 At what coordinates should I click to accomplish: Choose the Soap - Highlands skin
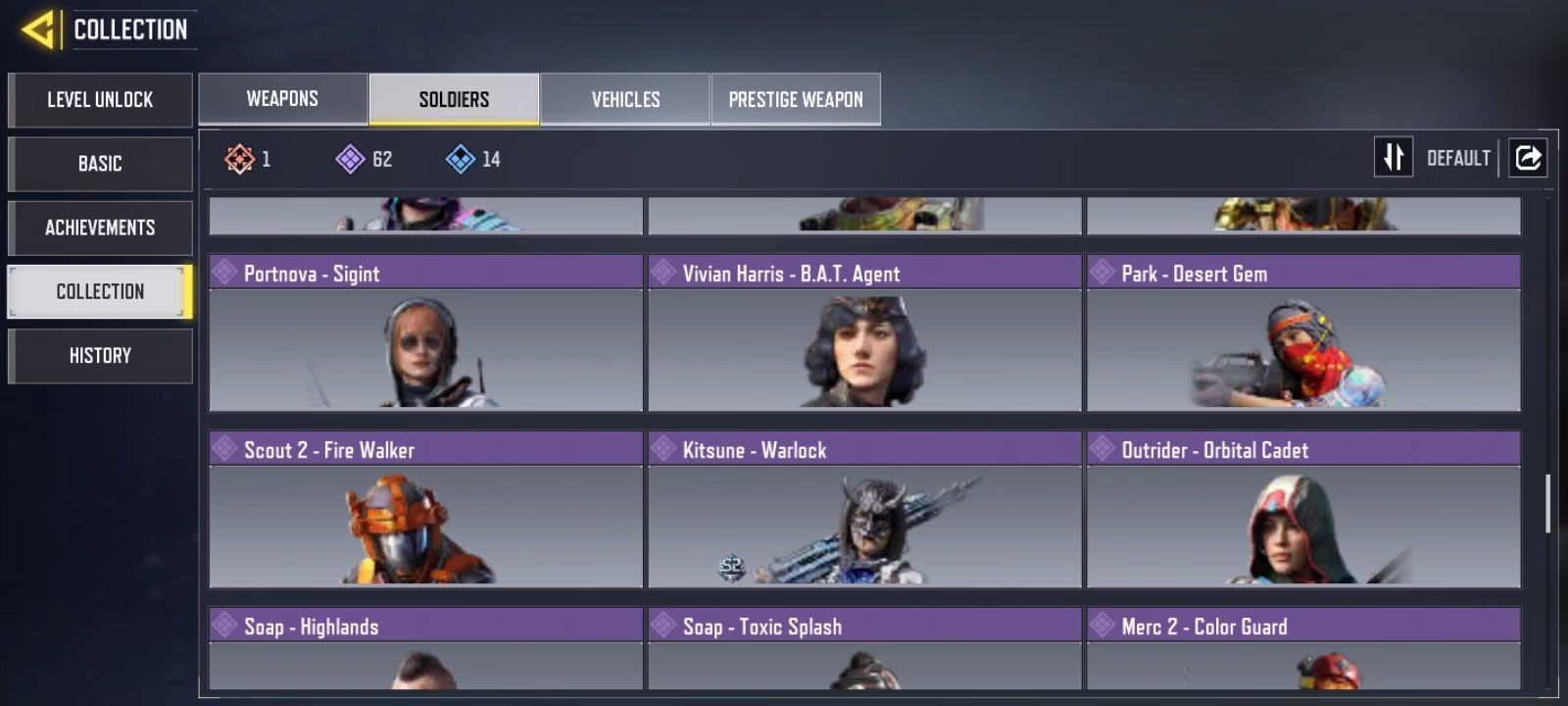(425, 649)
